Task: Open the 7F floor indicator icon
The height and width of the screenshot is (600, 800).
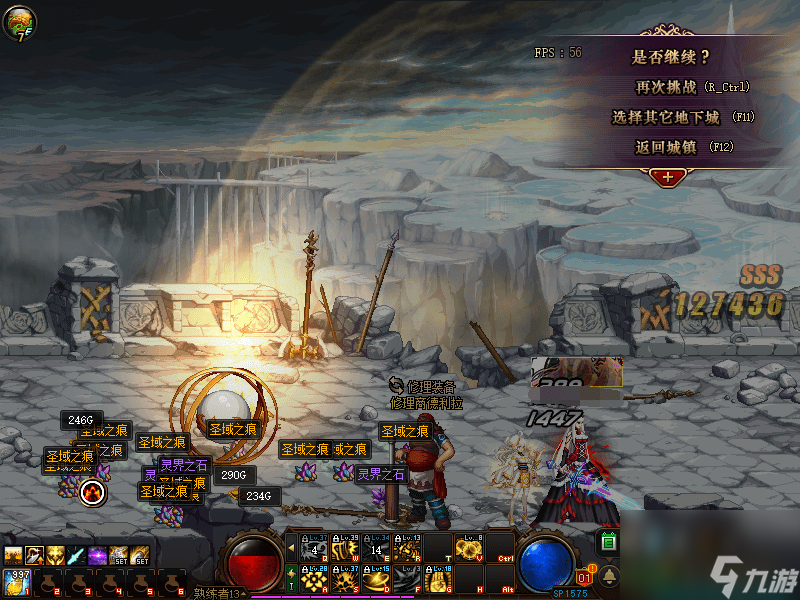Action: click(19, 22)
